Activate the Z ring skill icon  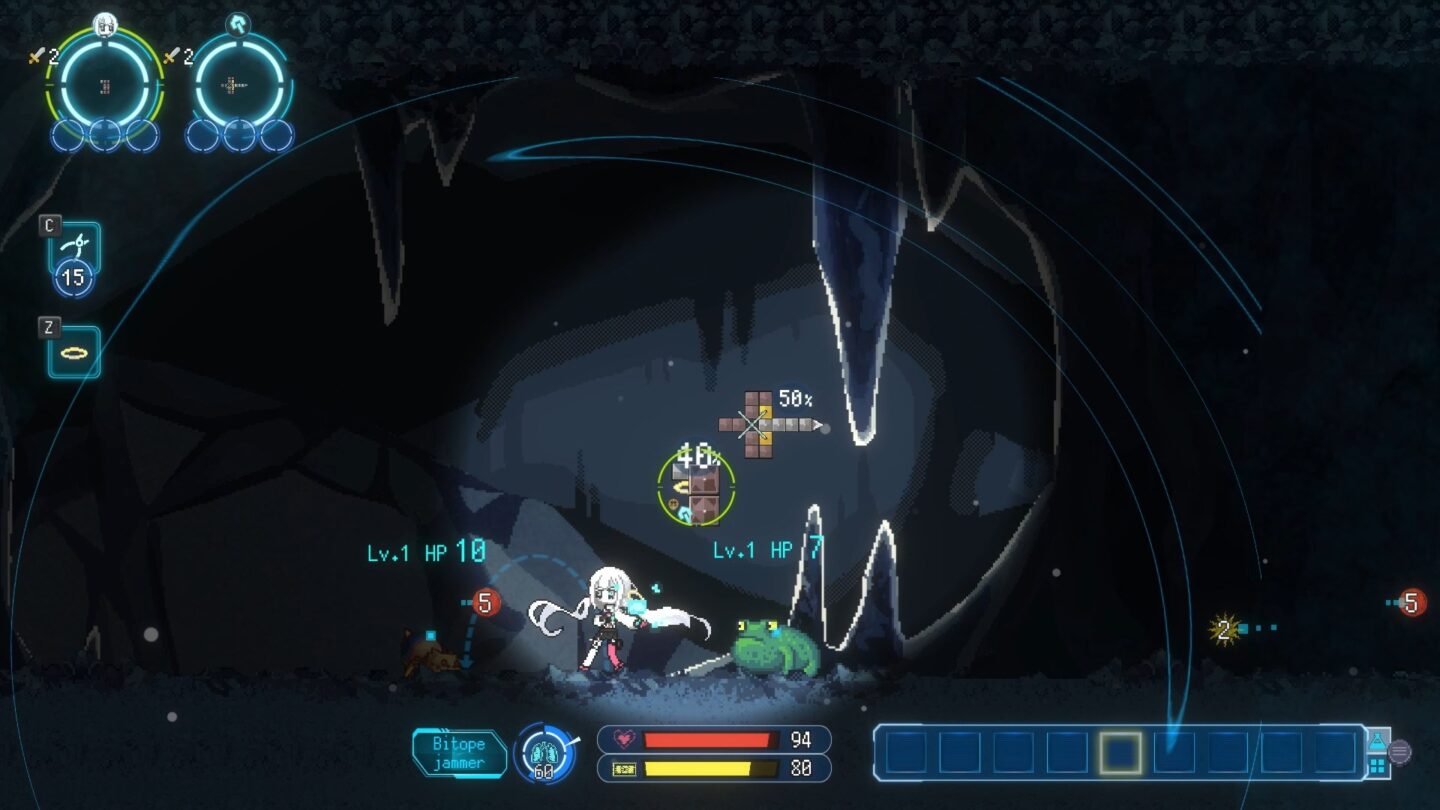click(x=73, y=352)
